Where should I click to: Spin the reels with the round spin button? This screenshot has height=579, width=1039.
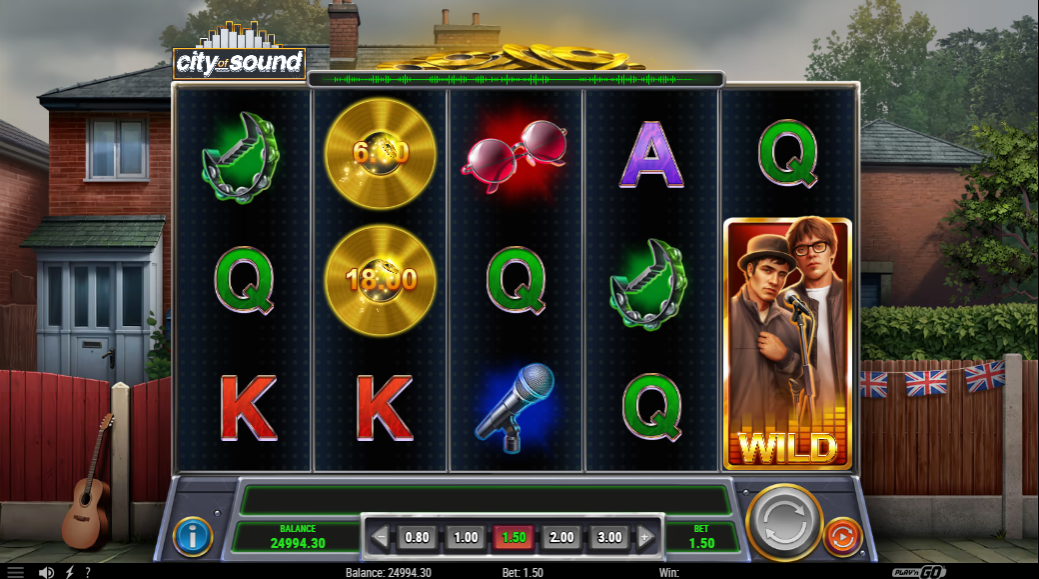(x=784, y=520)
